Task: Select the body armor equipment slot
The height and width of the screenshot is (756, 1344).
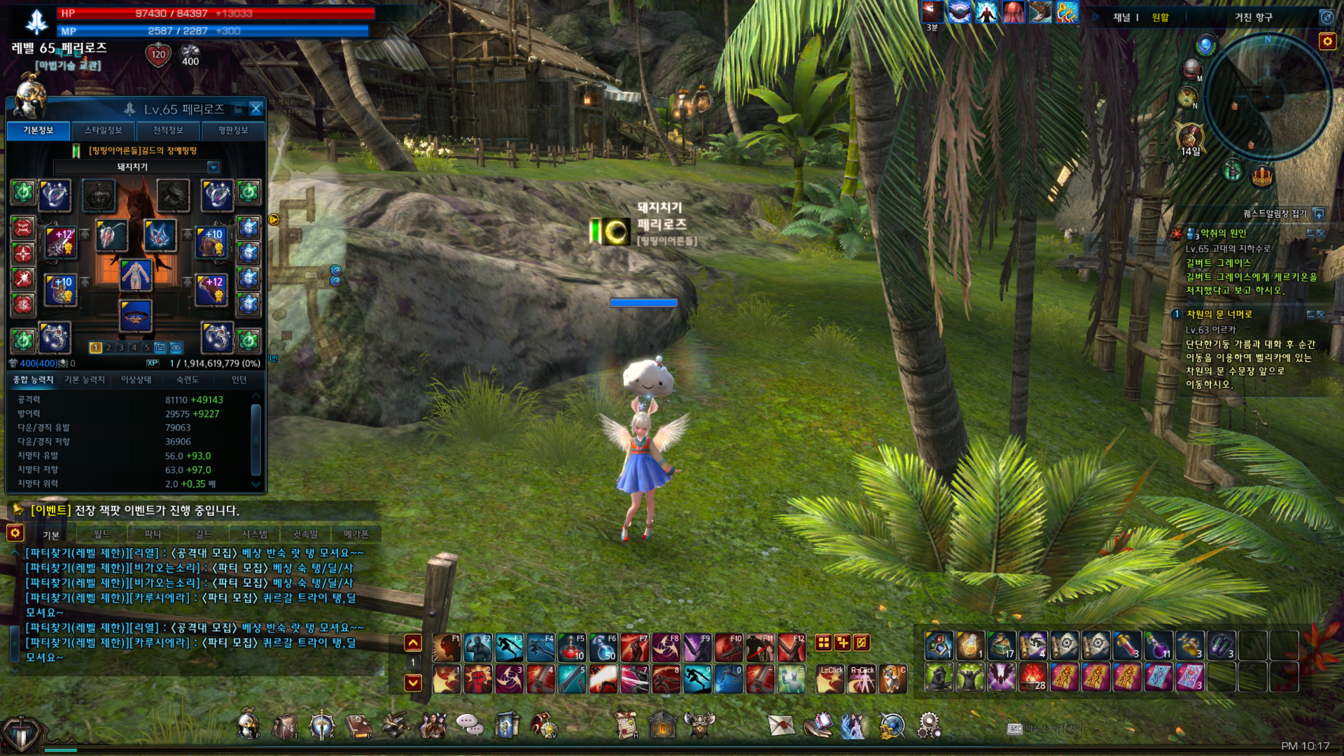Action: coord(135,276)
